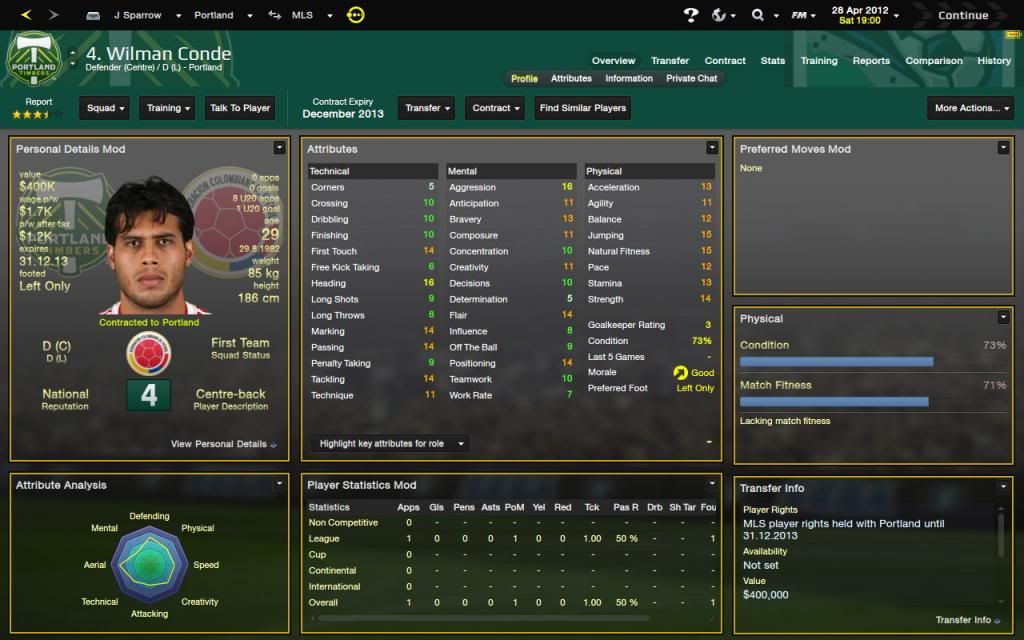
Task: Open the Squad dropdown
Action: [106, 108]
